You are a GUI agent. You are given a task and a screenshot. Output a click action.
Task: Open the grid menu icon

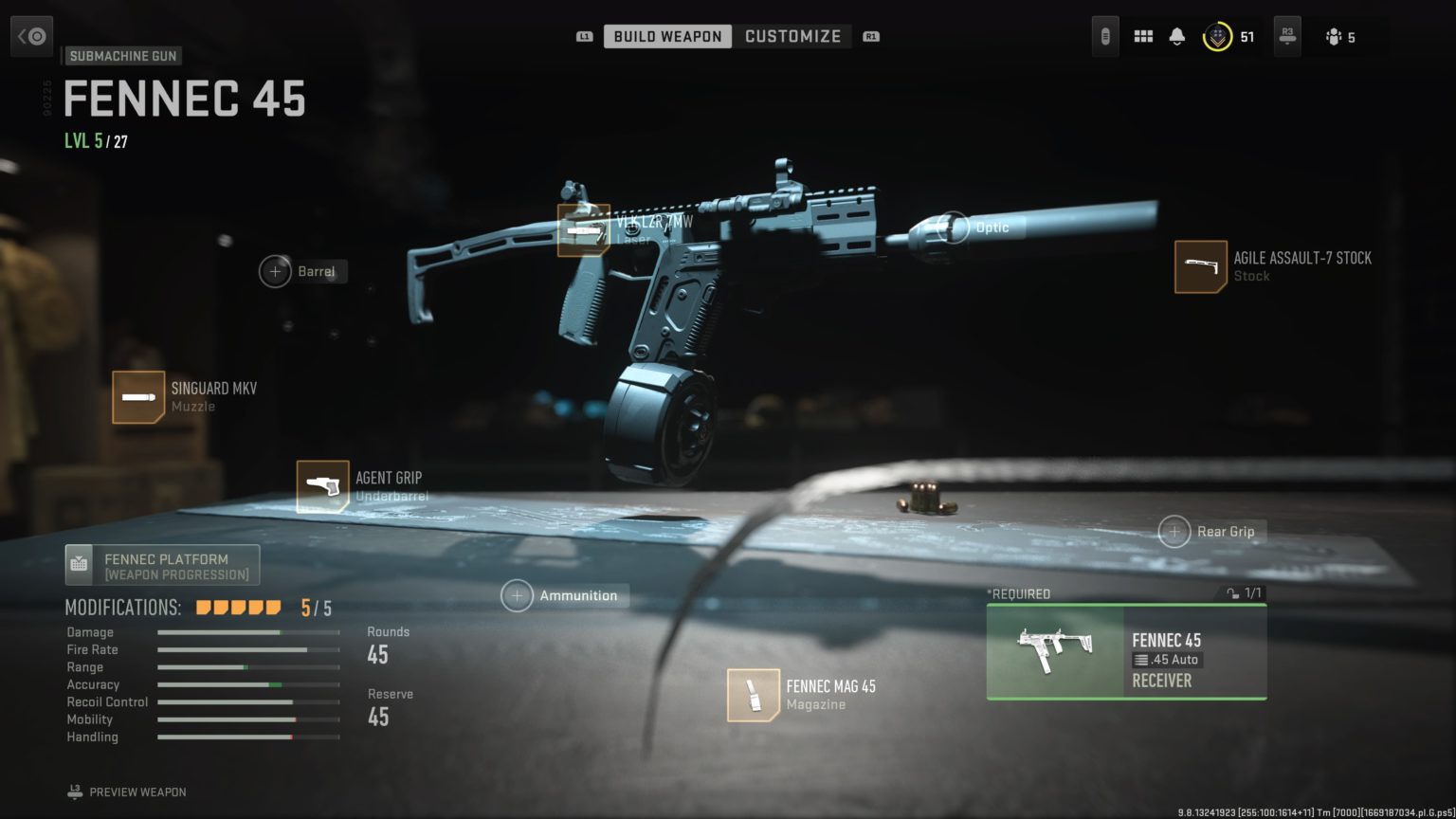(x=1143, y=37)
